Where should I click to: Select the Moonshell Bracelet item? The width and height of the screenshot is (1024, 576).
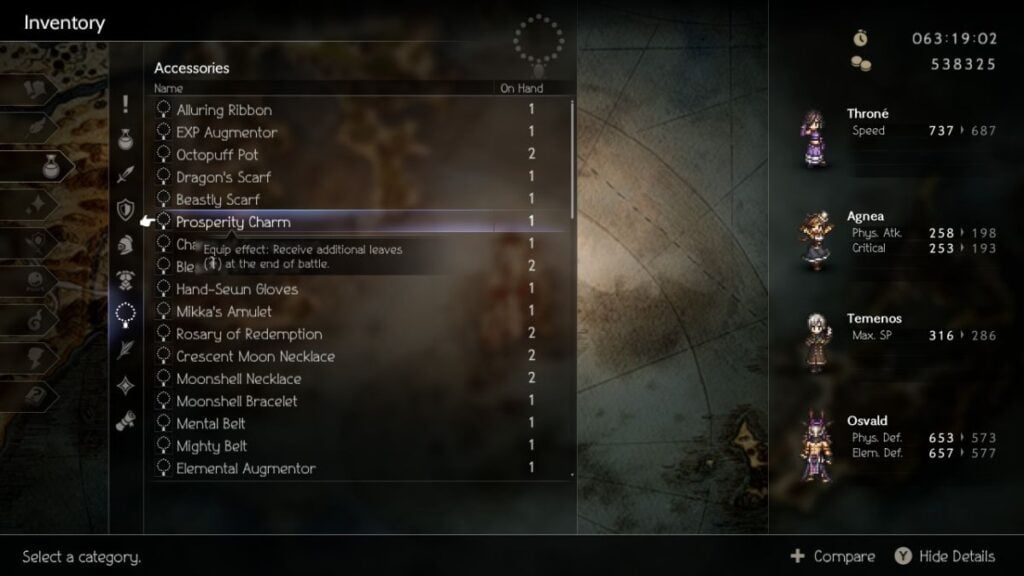click(236, 401)
